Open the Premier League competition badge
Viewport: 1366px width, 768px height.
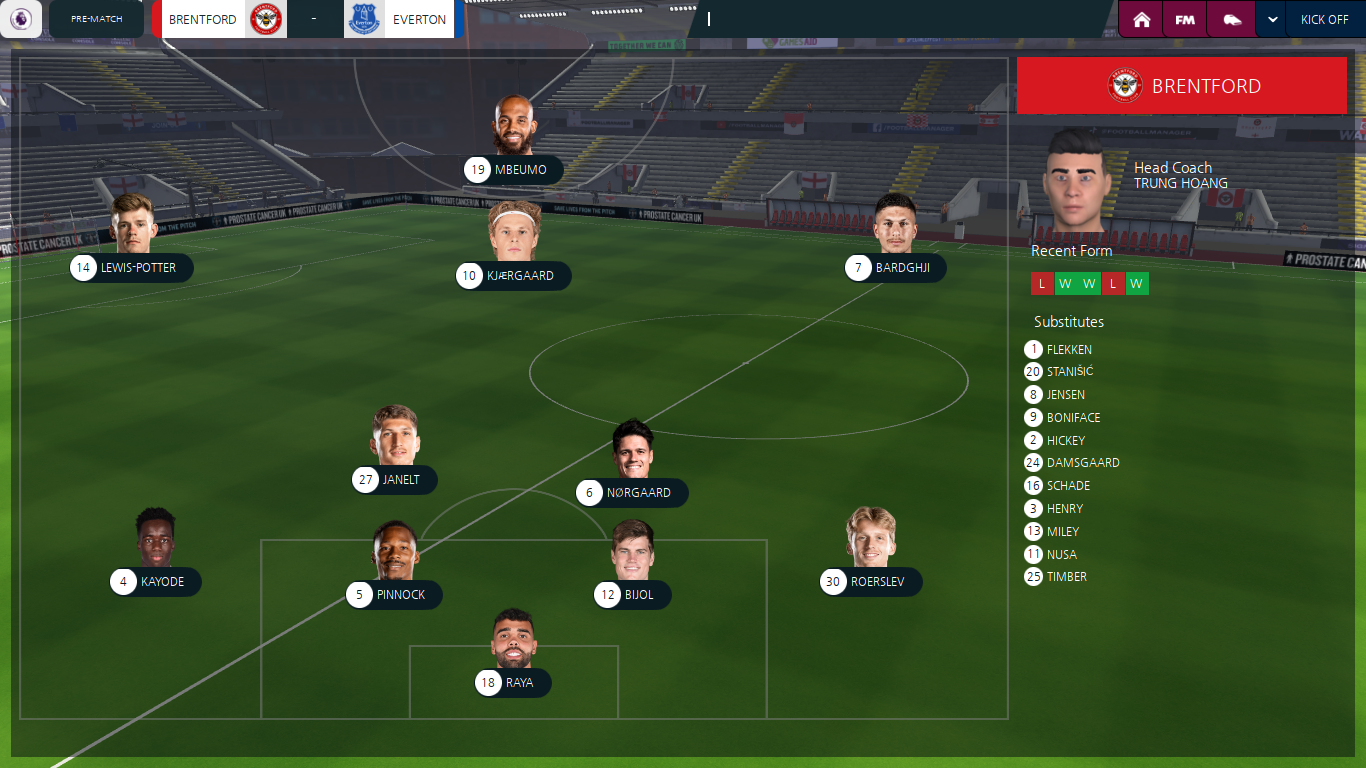point(21,19)
